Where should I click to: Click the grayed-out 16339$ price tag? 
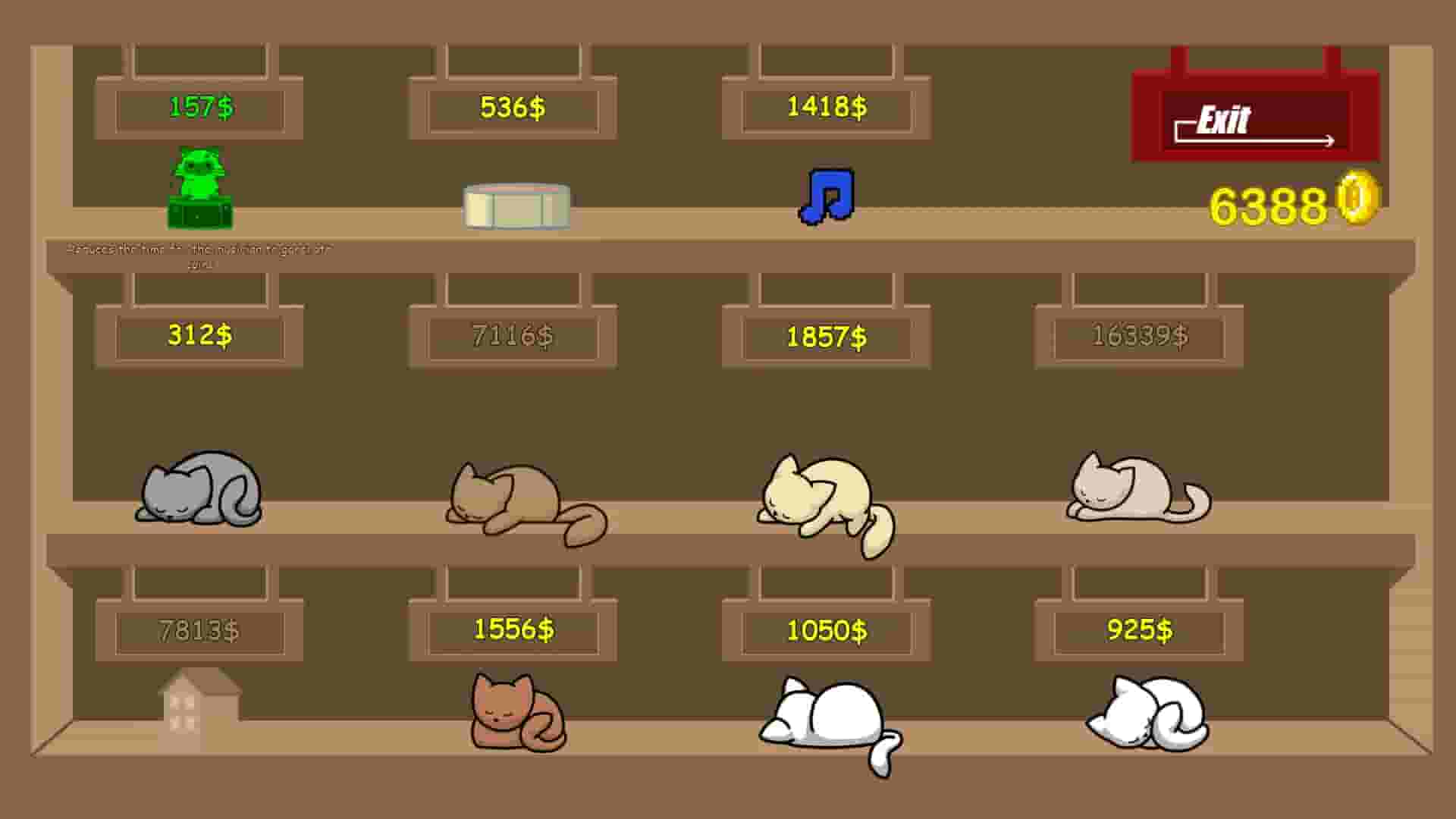coord(1140,336)
